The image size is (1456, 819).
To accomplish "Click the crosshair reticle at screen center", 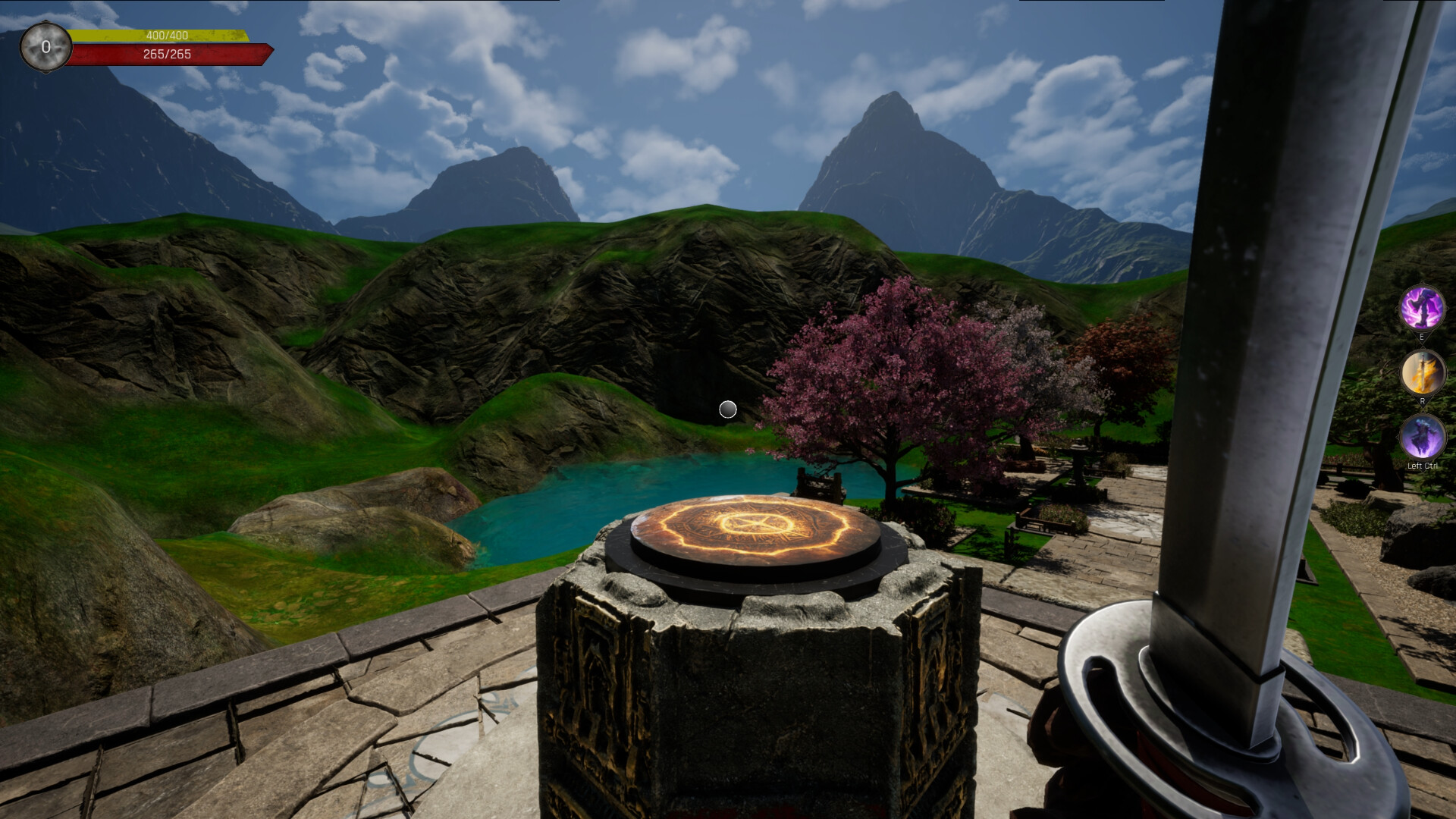I will tap(728, 409).
